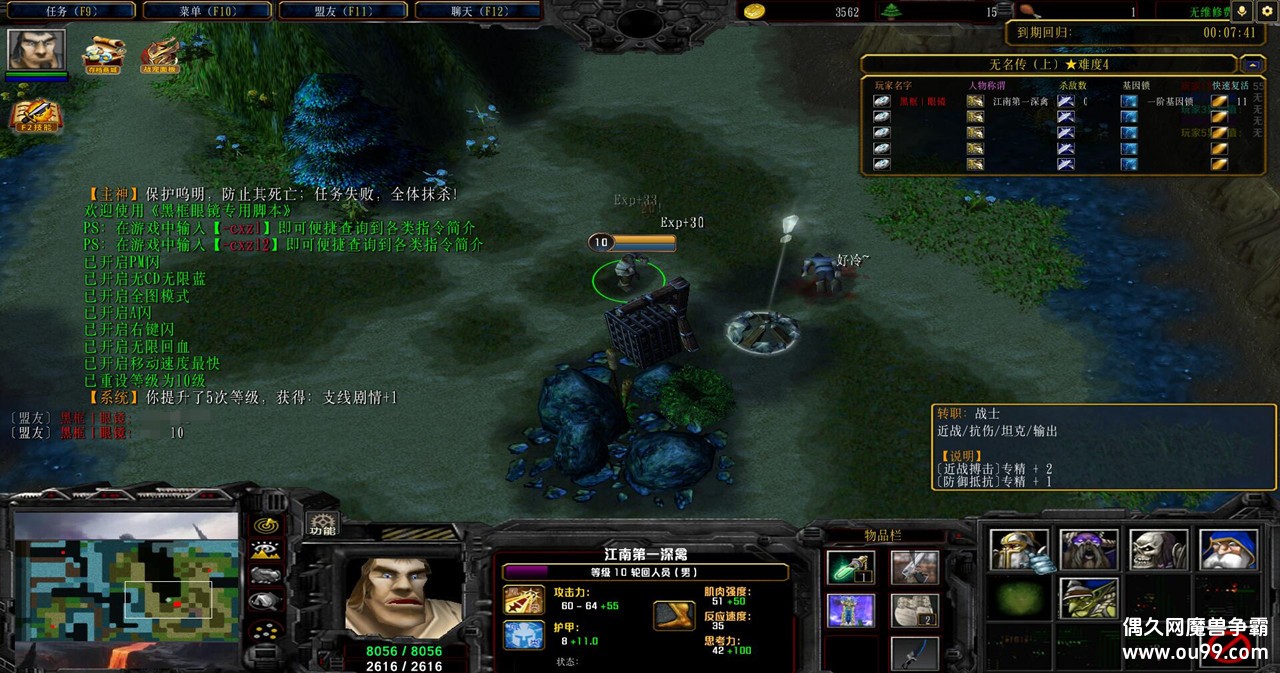
Task: Select the blue statue item slot
Action: click(851, 610)
